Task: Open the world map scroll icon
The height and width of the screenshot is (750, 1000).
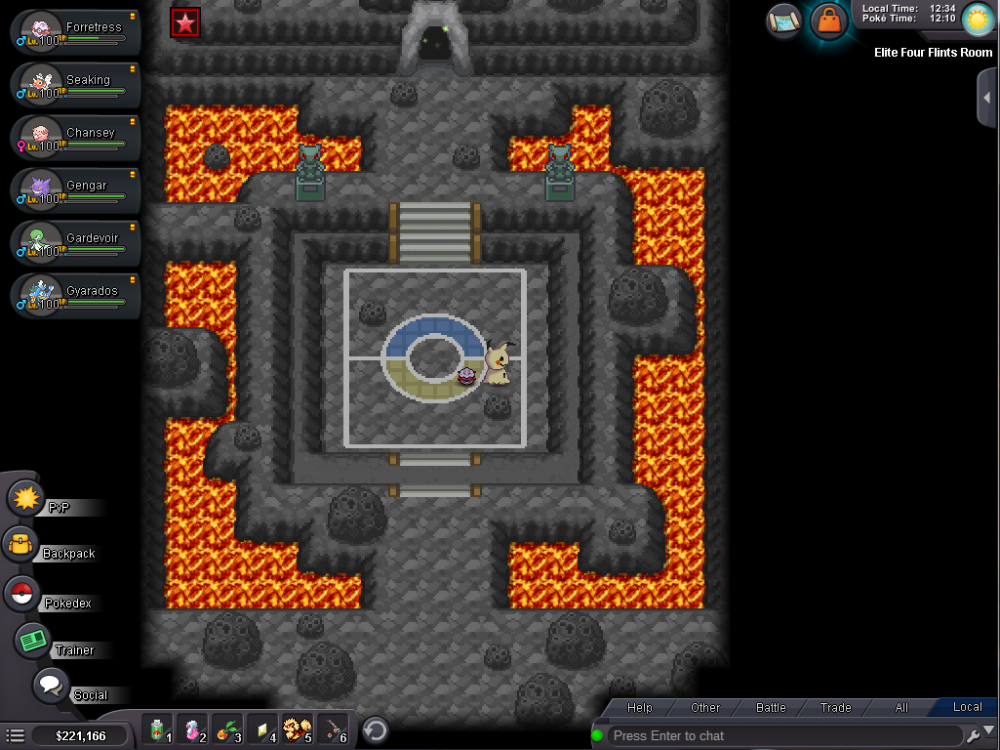Action: 785,20
